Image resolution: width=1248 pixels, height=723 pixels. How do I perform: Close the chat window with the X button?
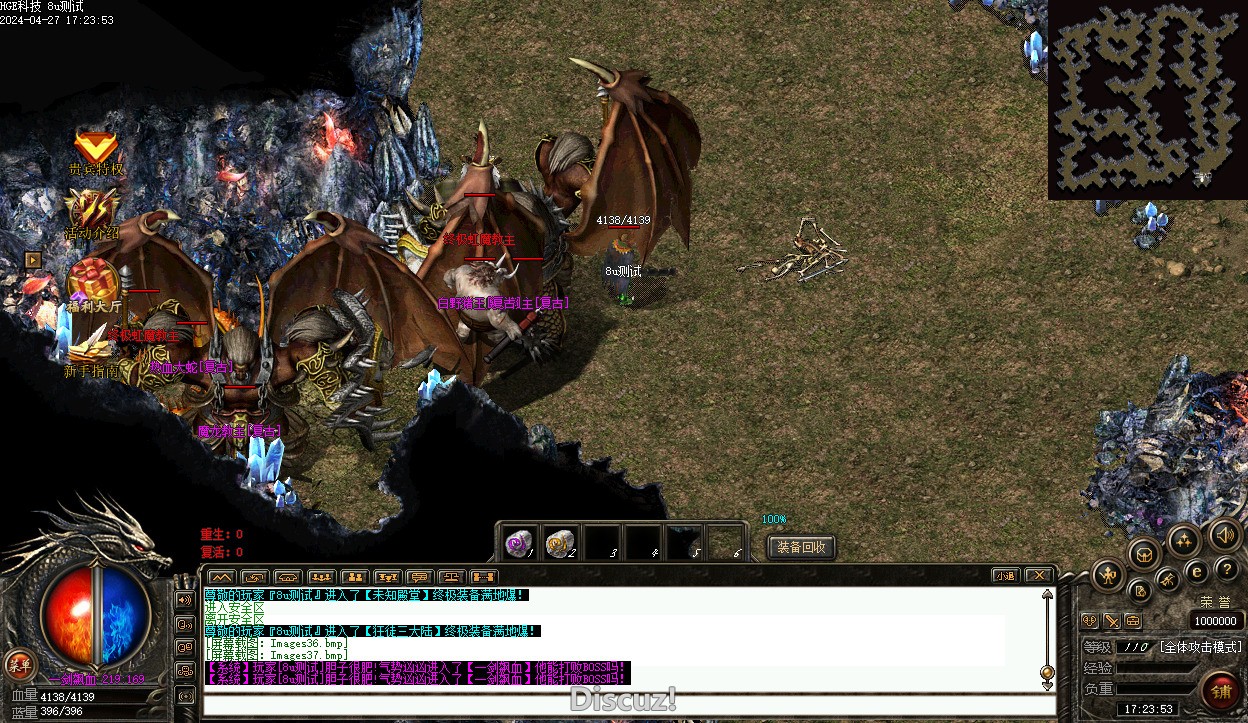1039,575
